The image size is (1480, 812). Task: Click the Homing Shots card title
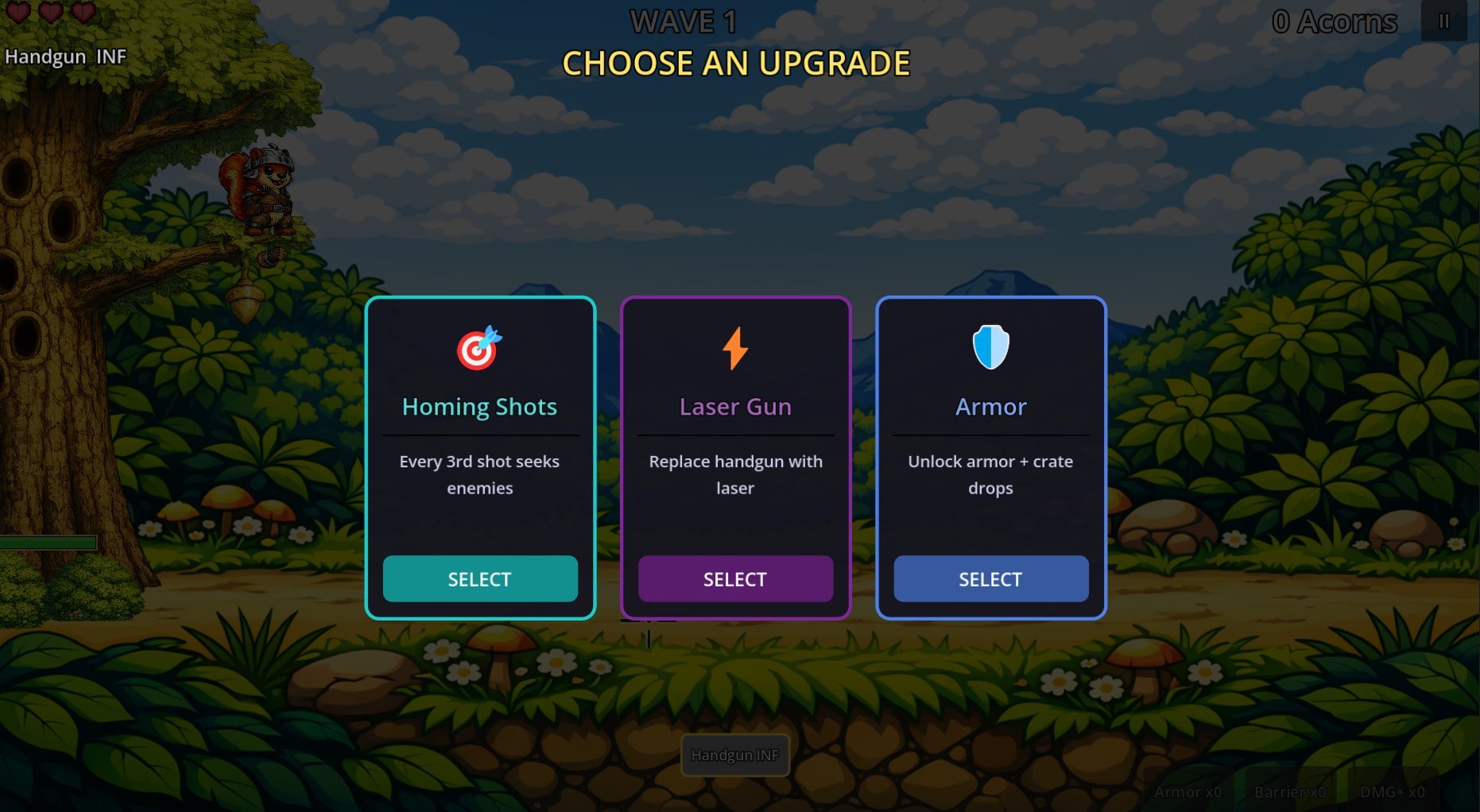[479, 406]
